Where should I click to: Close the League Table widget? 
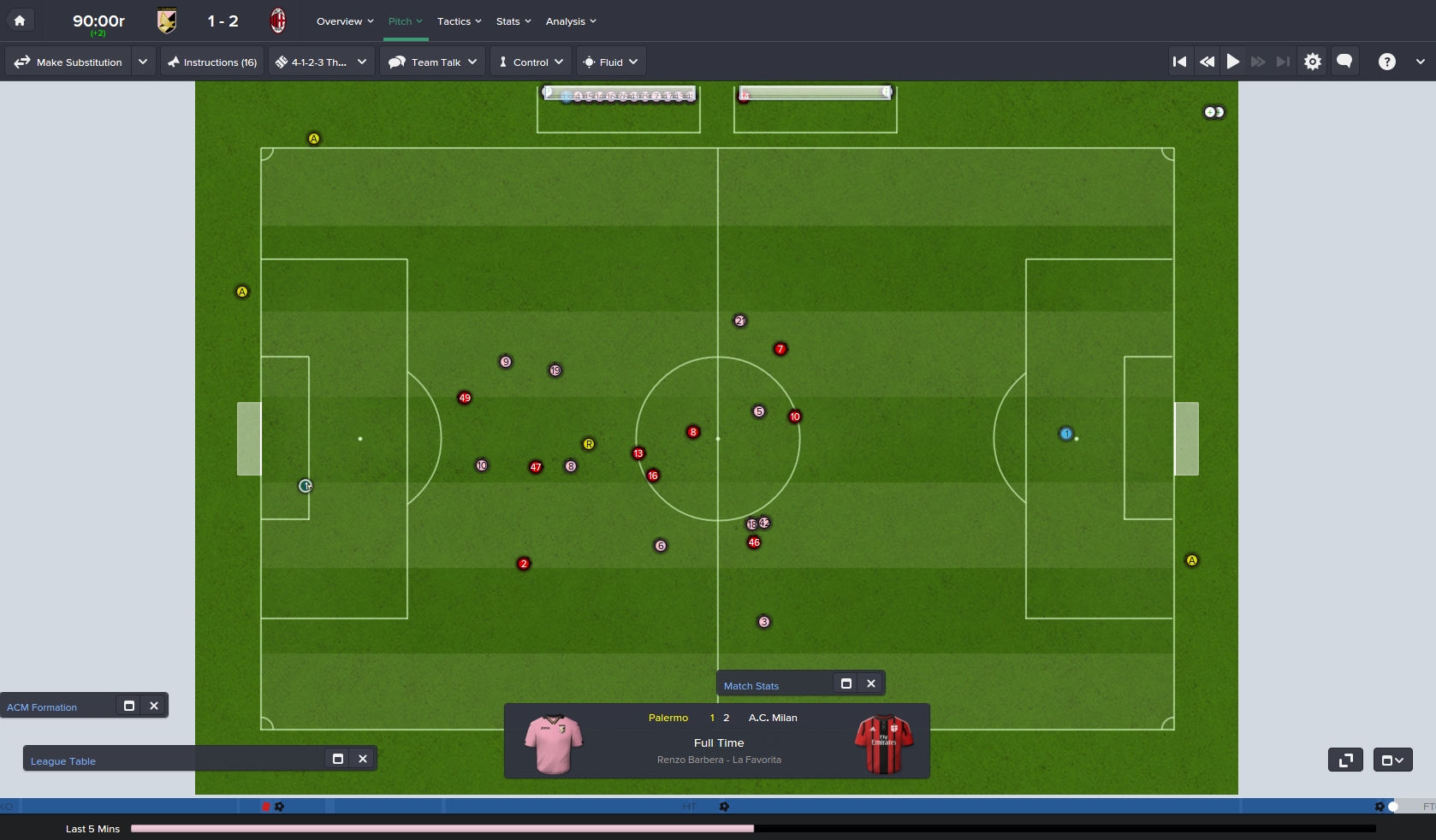(x=363, y=759)
